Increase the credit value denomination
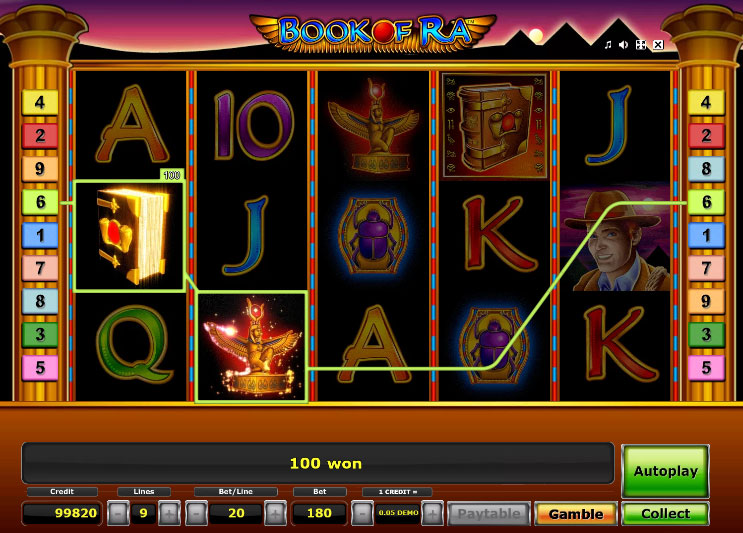 tap(432, 514)
